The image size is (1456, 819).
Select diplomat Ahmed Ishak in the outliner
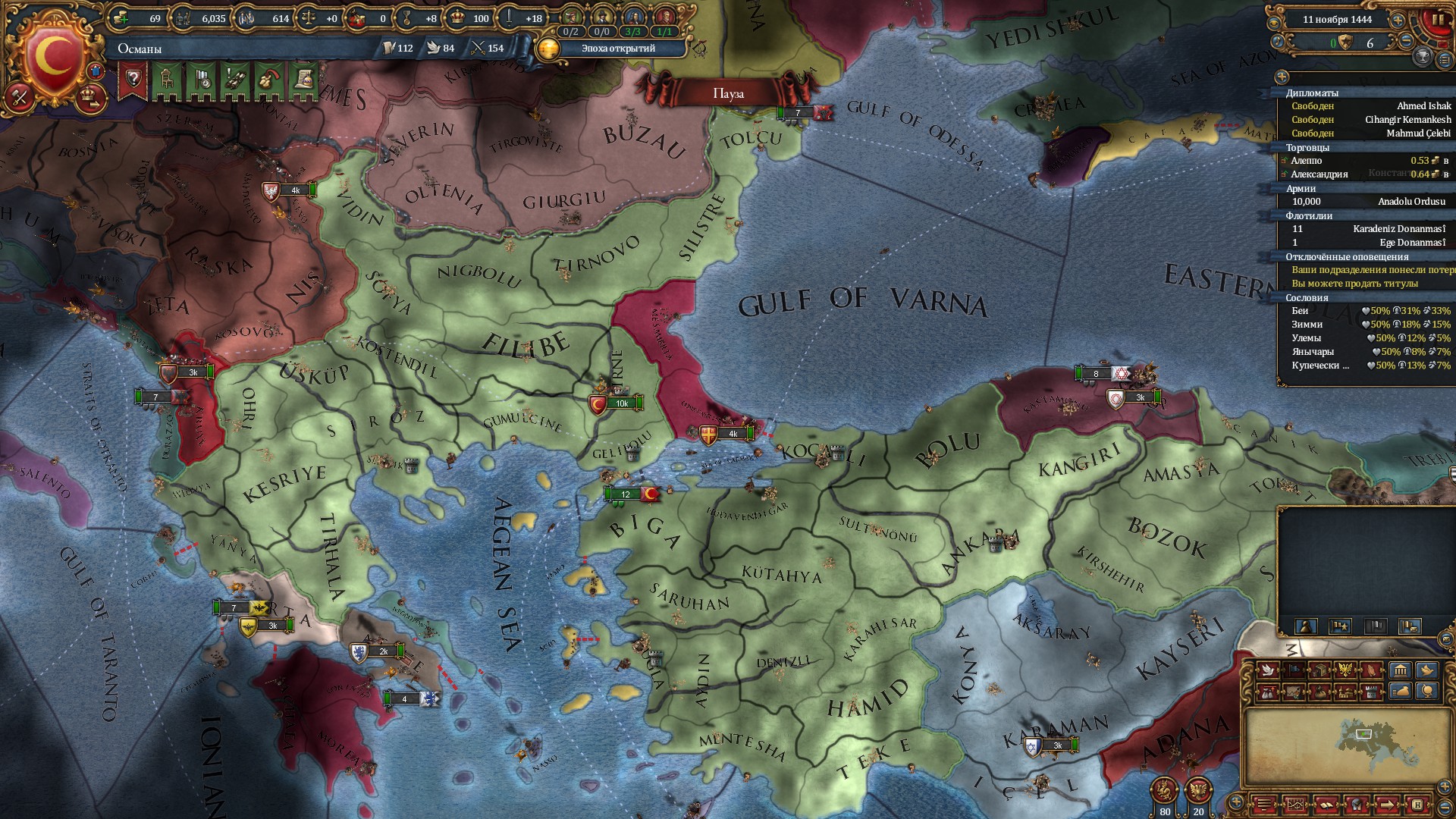[1423, 106]
